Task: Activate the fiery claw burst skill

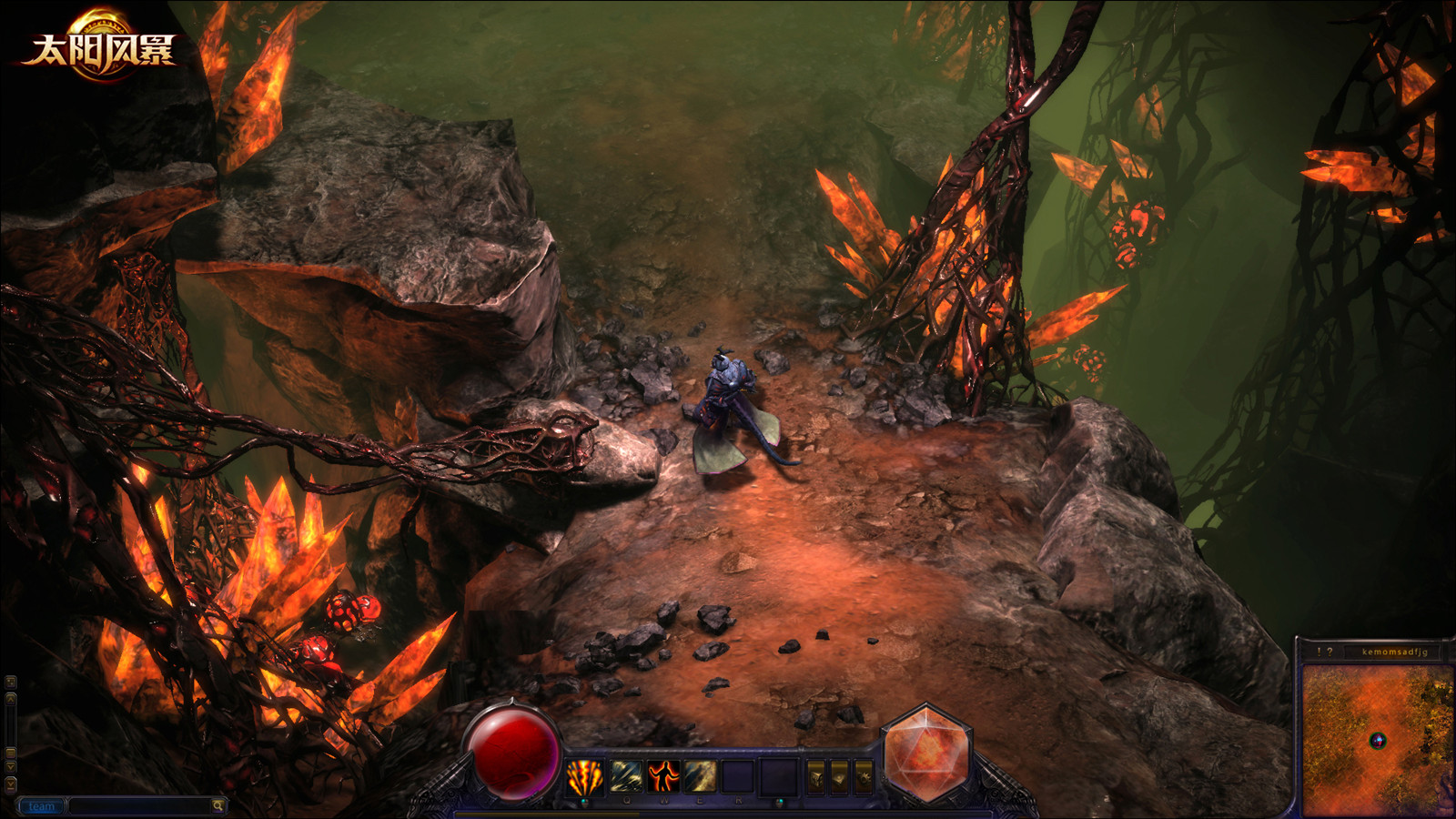Action: [x=585, y=776]
